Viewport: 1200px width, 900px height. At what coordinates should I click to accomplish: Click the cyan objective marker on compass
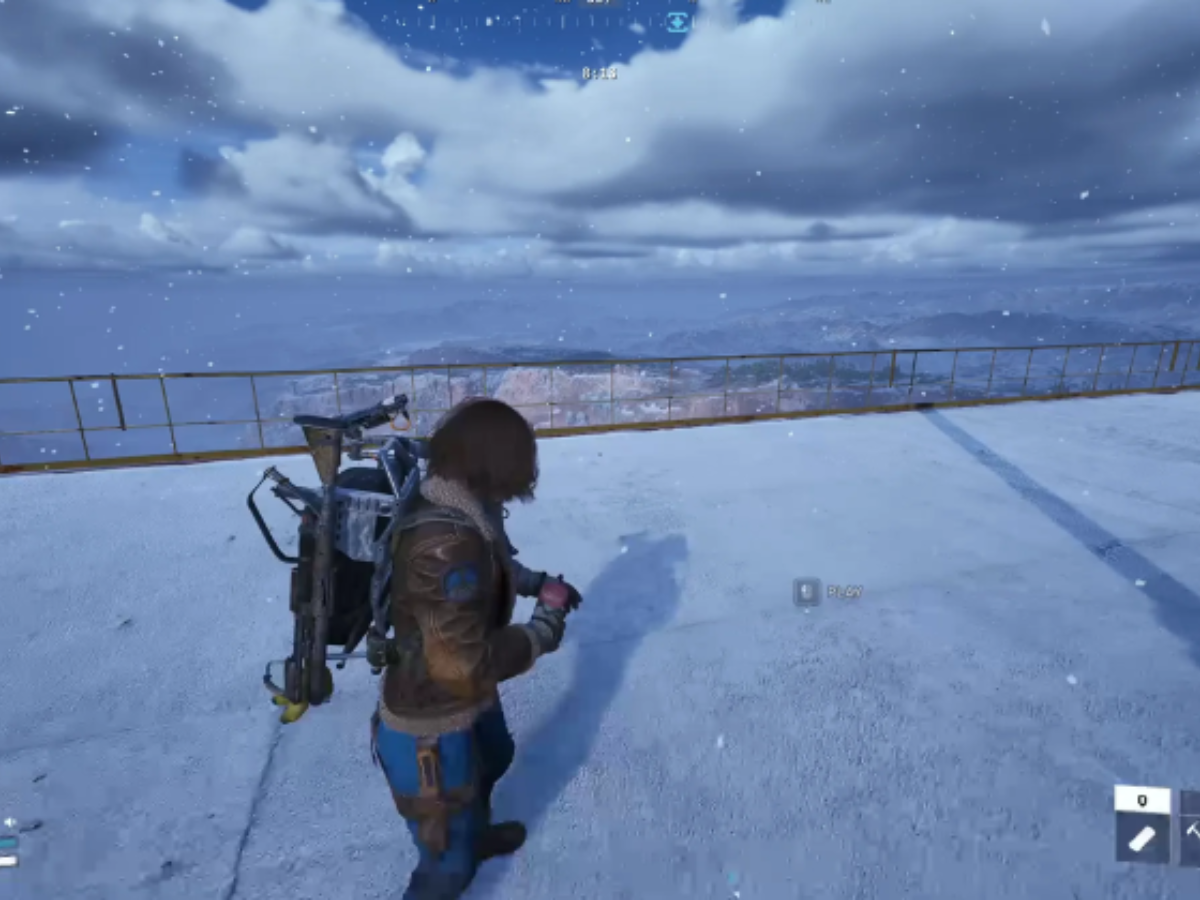678,22
